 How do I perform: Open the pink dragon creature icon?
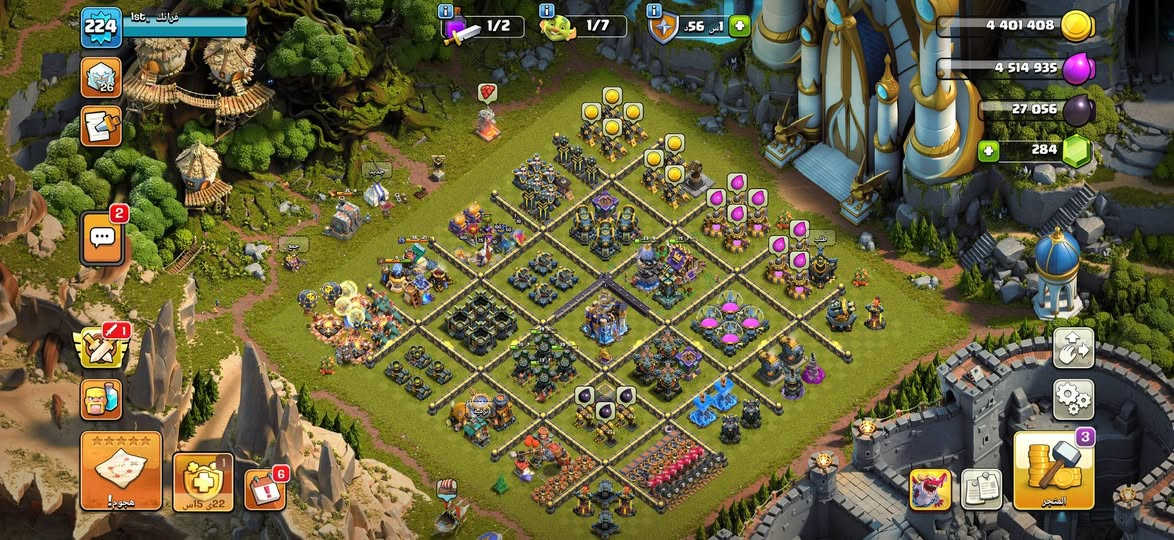930,489
